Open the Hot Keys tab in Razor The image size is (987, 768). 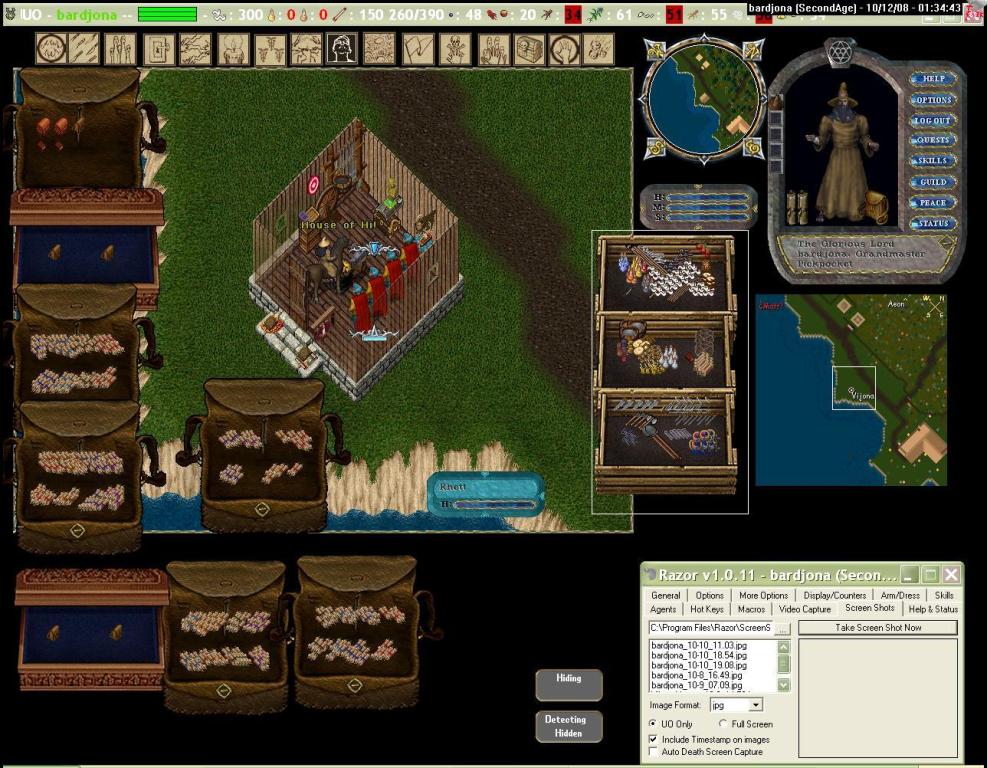(706, 609)
